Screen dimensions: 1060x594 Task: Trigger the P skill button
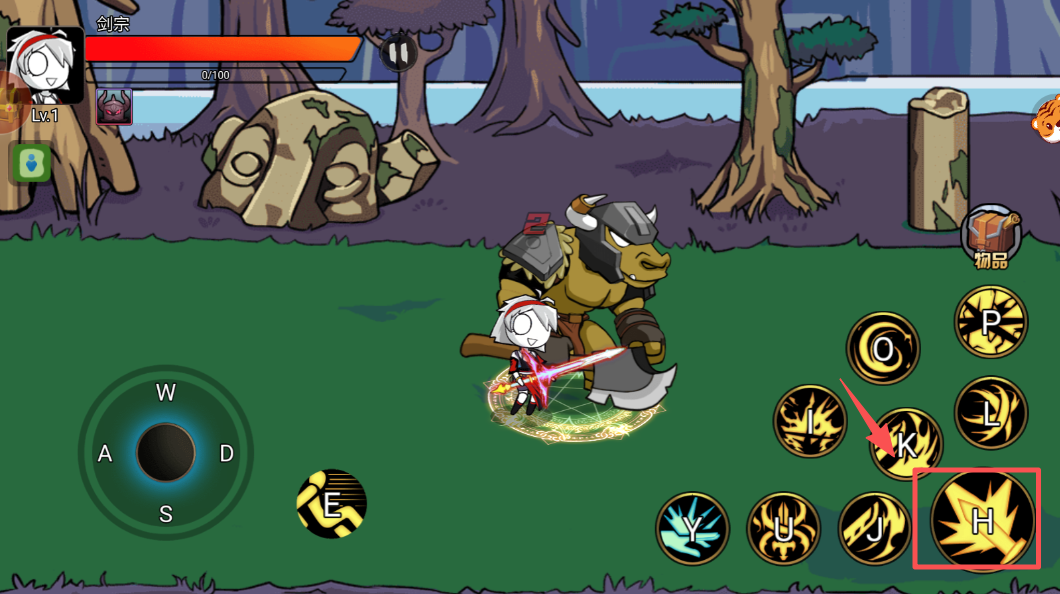coord(990,322)
